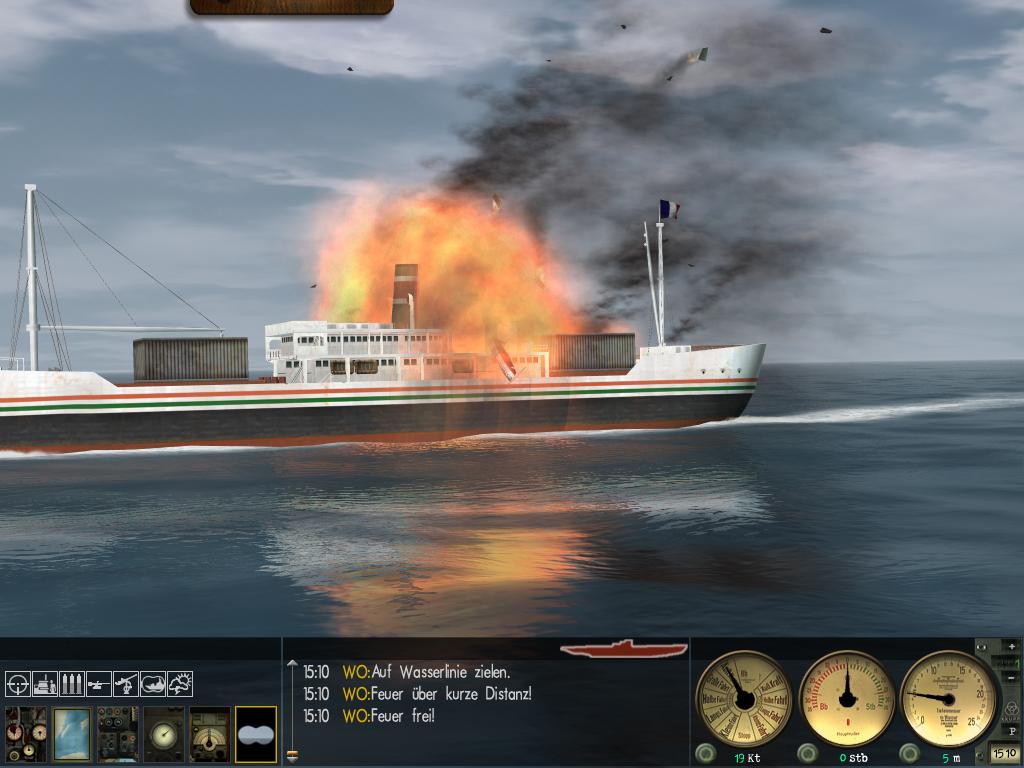Select the highlighted binoculars officer thumbnail

(x=256, y=734)
